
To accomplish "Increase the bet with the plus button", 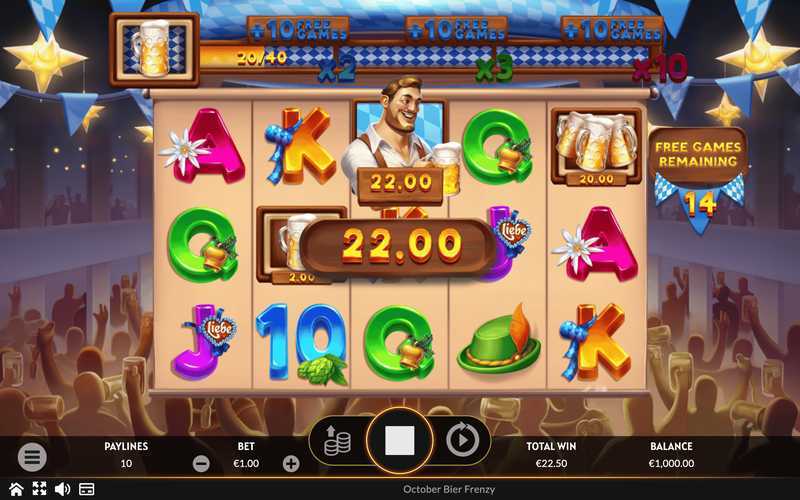I will tap(291, 464).
